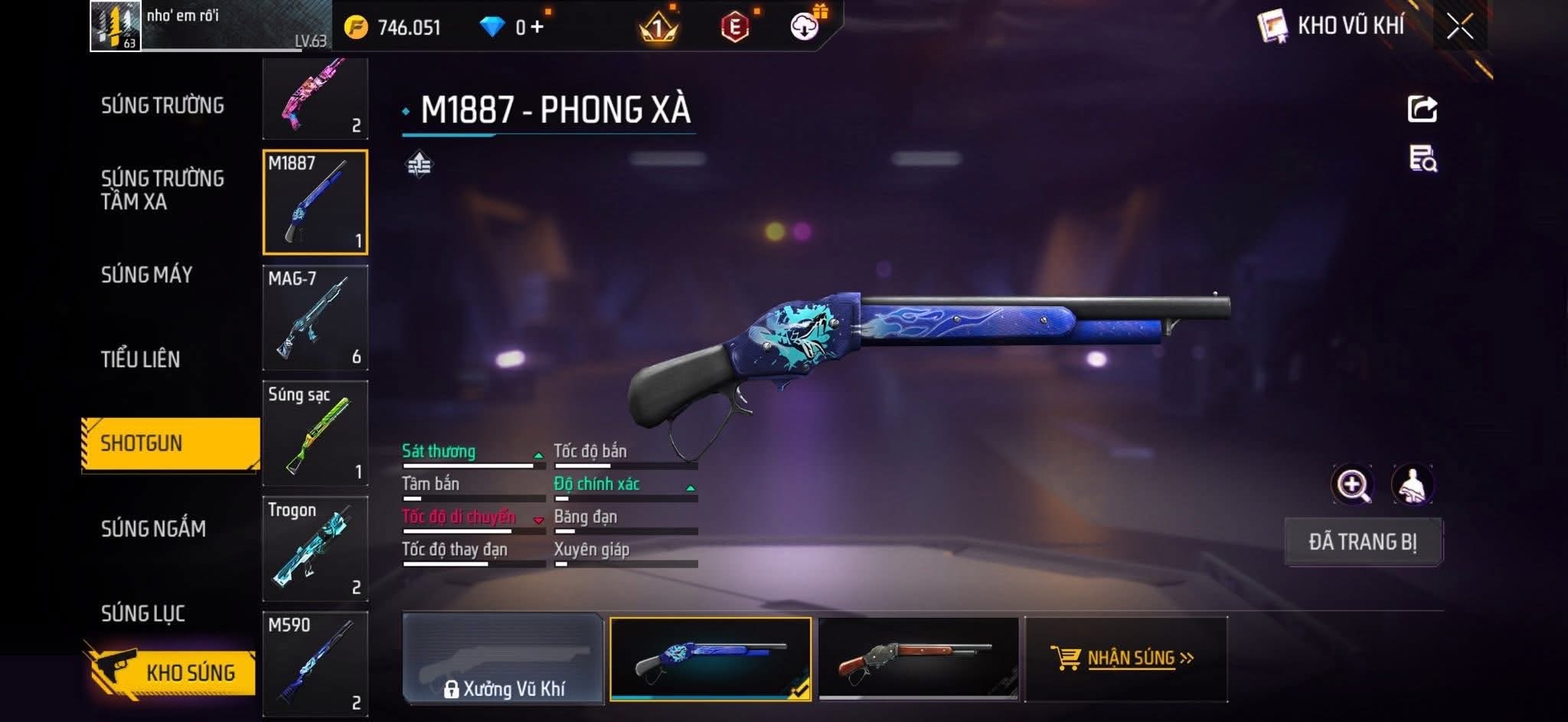Select the M590 weapon tile

pos(315,663)
